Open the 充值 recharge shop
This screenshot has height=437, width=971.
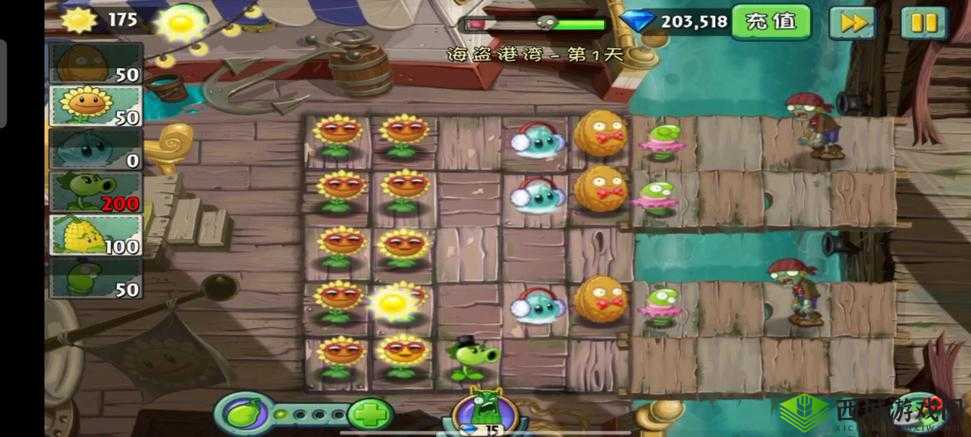coord(769,21)
